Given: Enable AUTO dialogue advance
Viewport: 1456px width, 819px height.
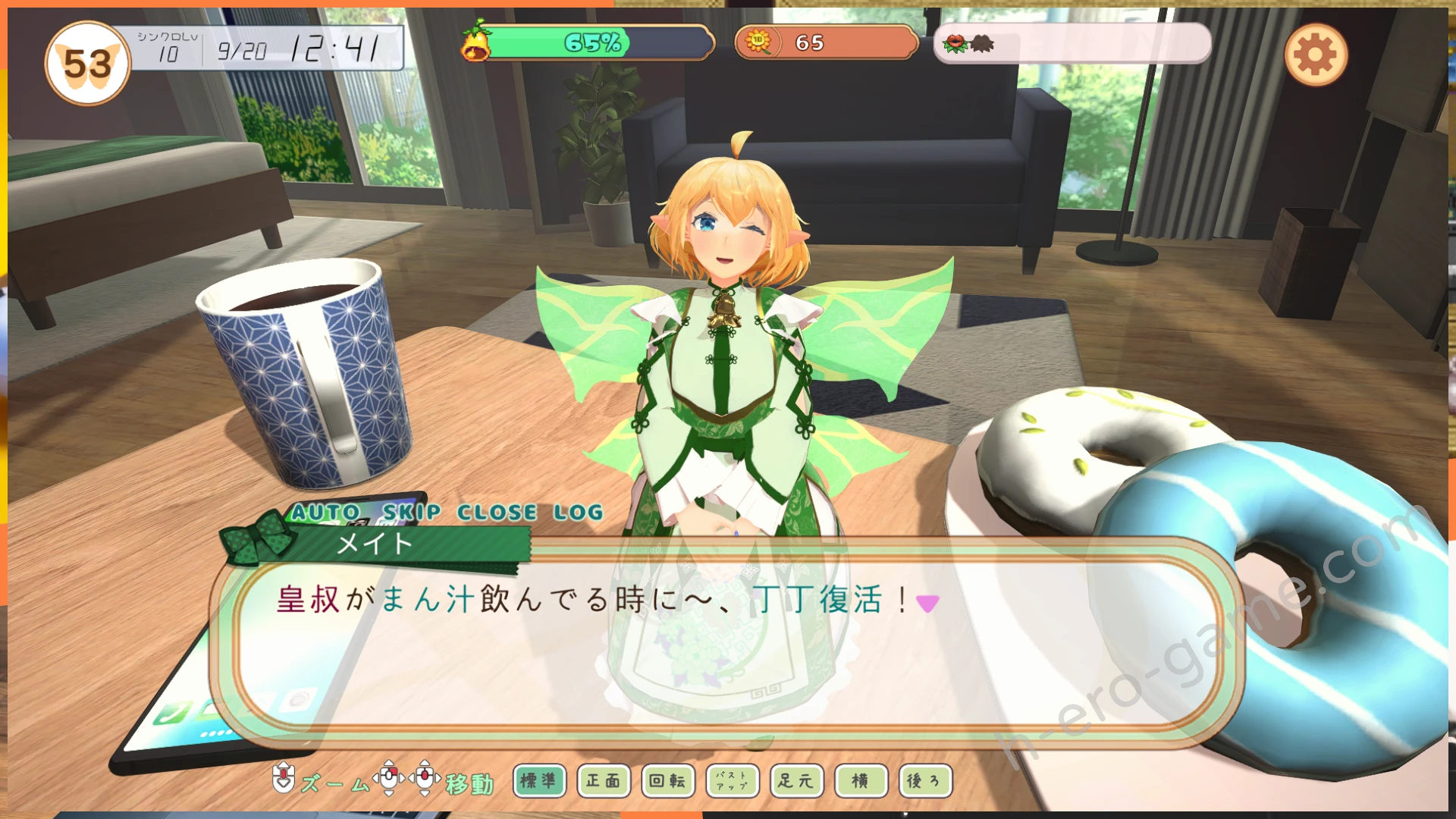Looking at the screenshot, I should coord(326,513).
